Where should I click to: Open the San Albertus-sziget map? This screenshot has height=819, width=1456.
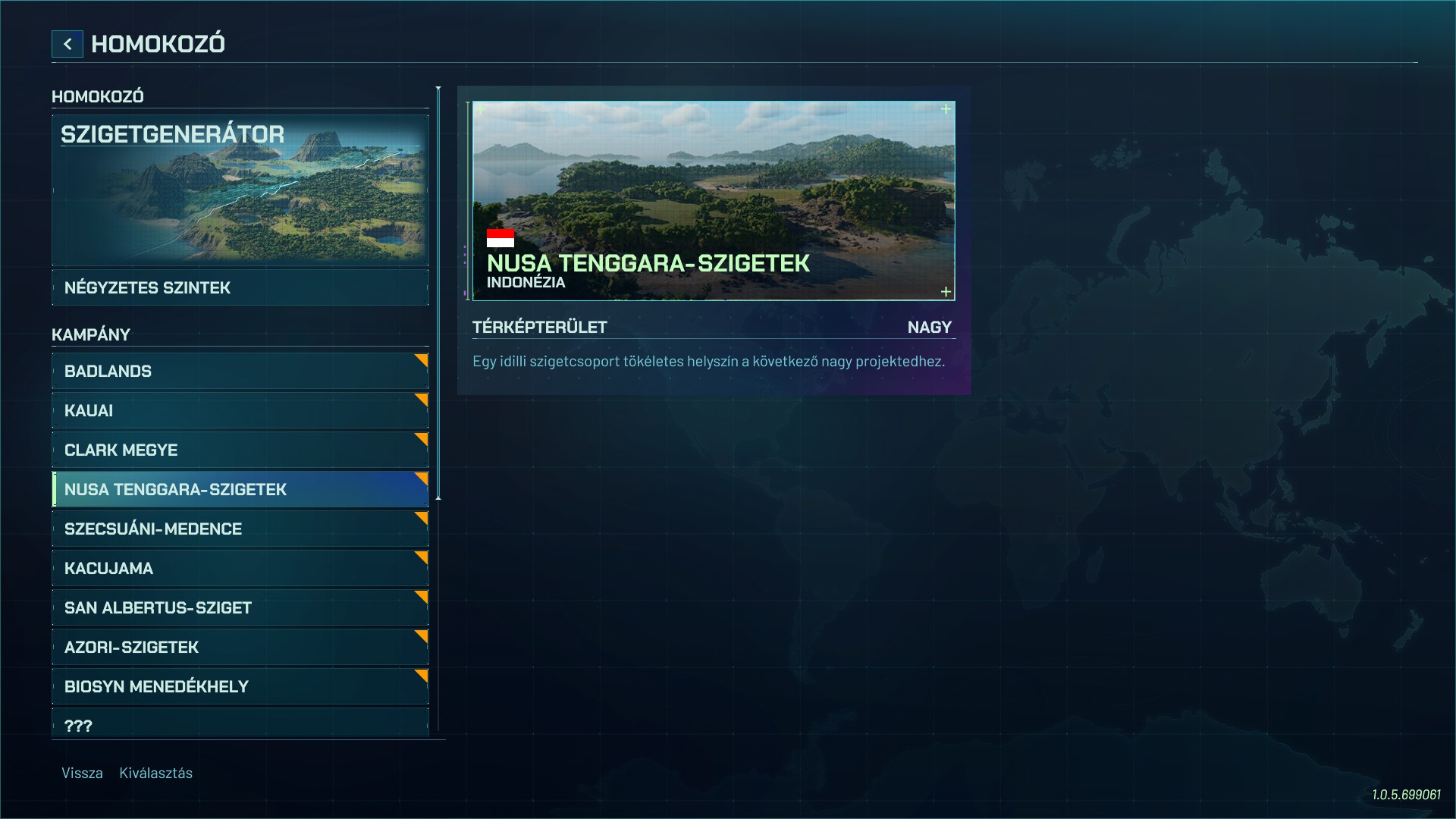(x=240, y=608)
